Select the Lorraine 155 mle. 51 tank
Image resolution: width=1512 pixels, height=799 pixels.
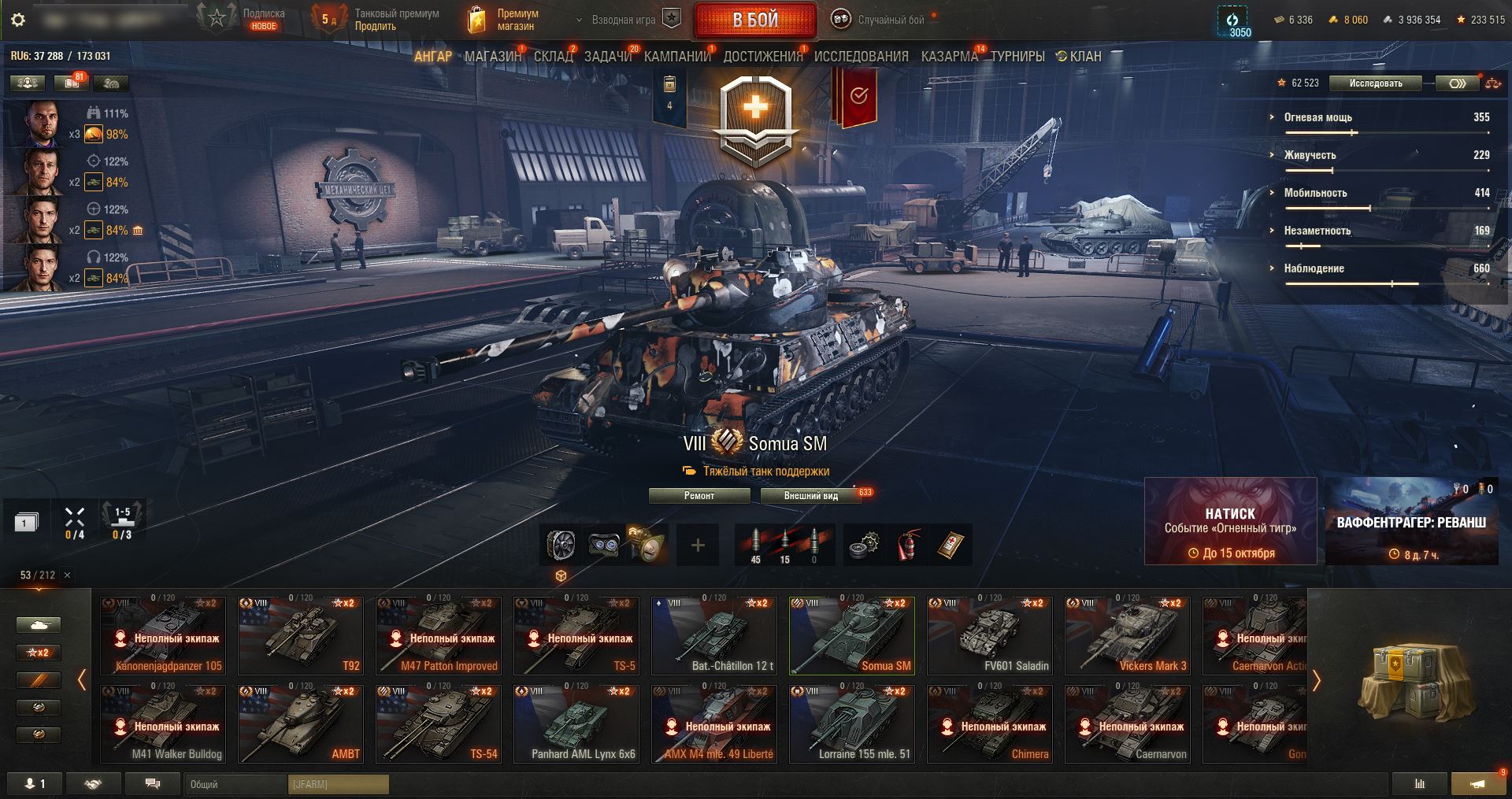852,724
